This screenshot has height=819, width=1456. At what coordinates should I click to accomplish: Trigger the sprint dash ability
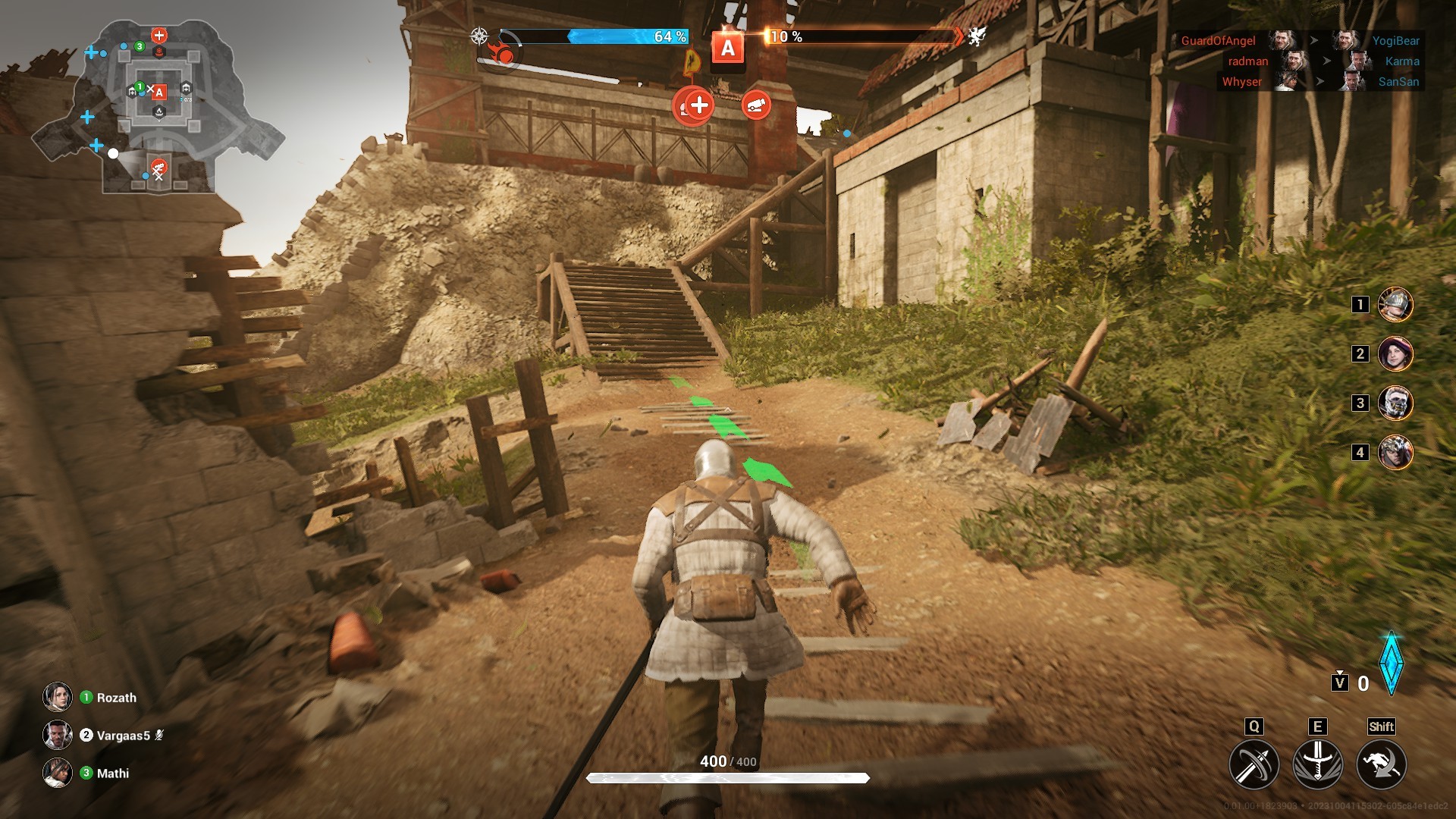point(1381,764)
